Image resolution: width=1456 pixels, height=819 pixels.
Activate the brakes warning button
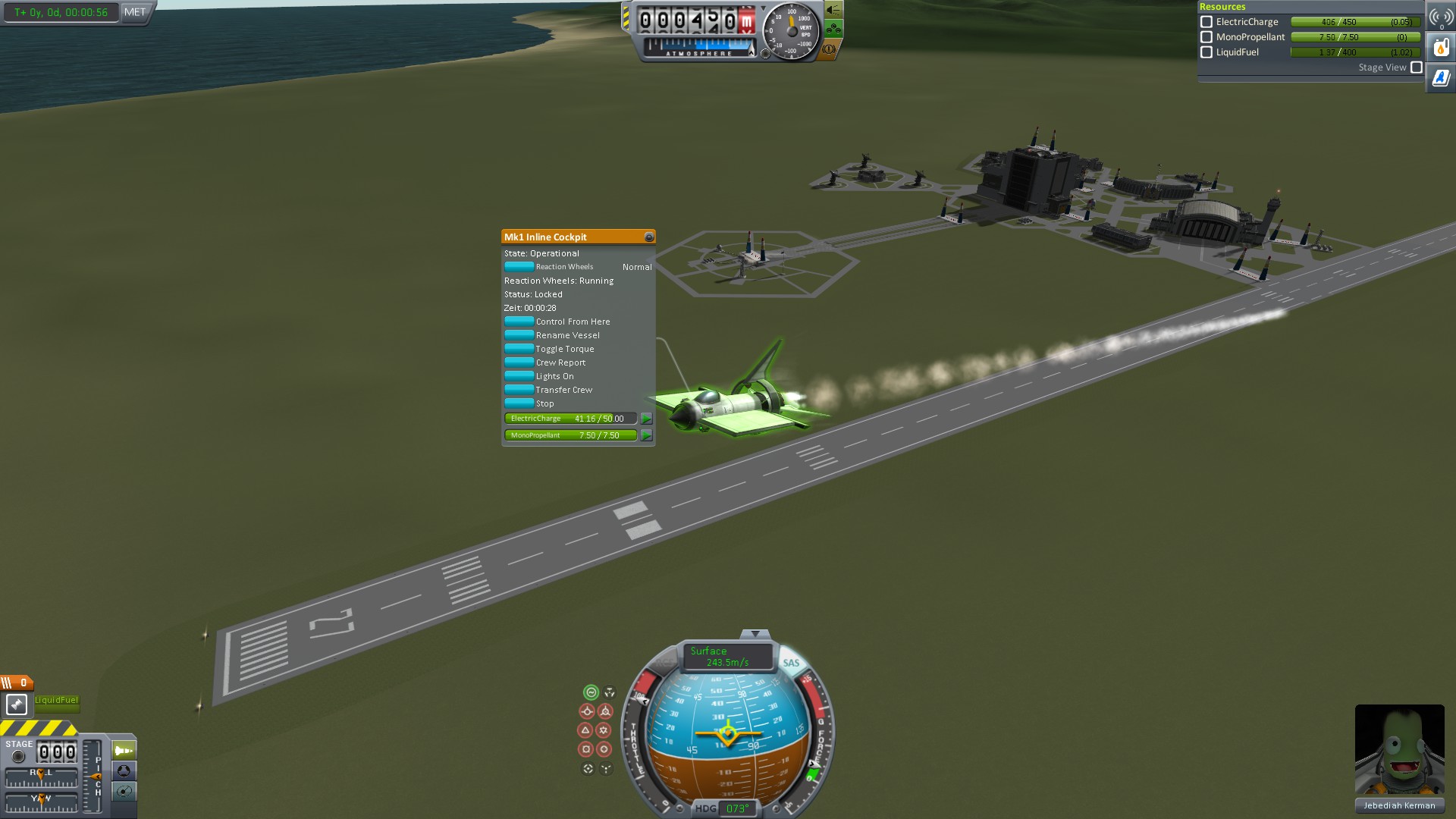click(829, 49)
